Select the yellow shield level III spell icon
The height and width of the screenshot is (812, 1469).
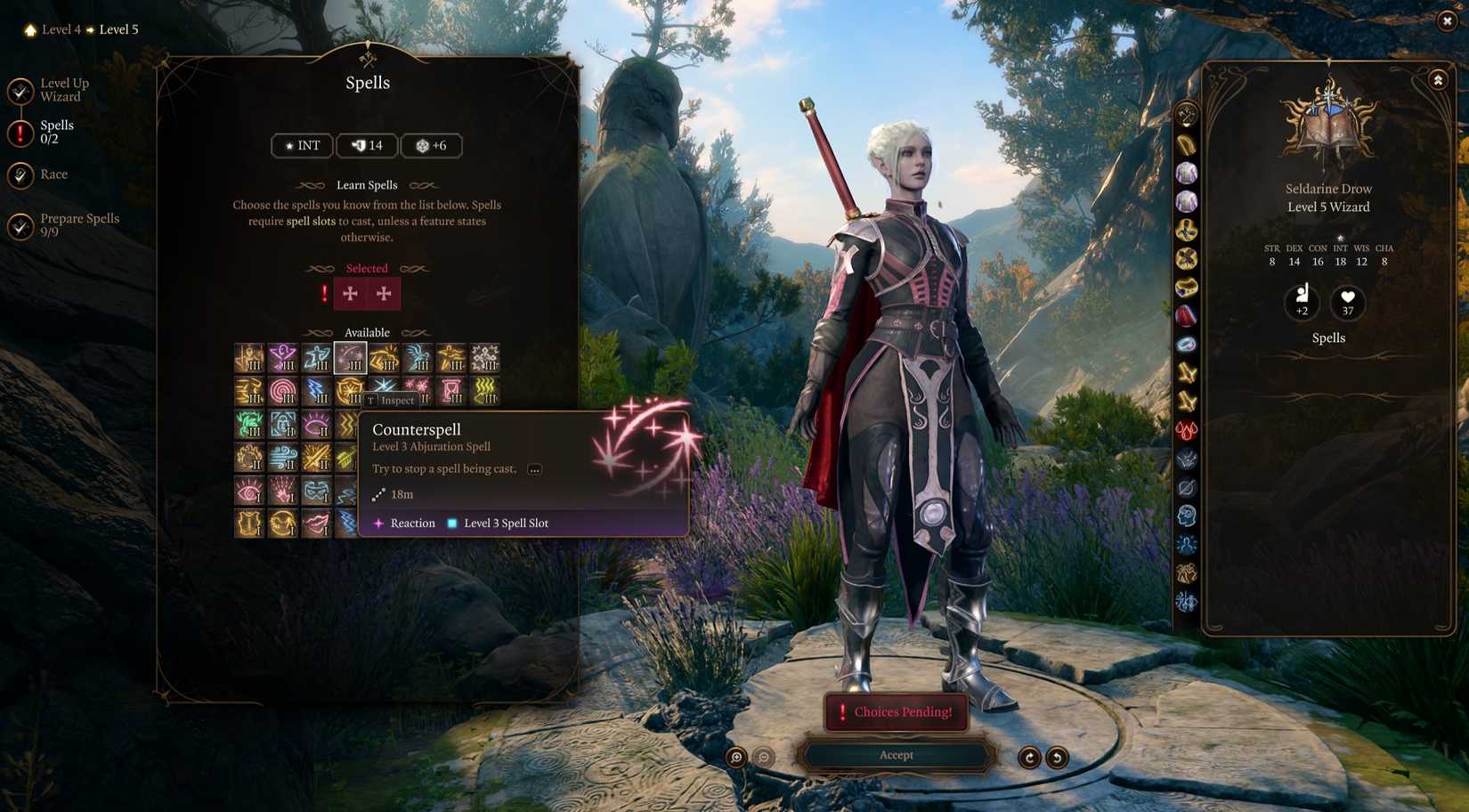pyautogui.click(x=351, y=390)
